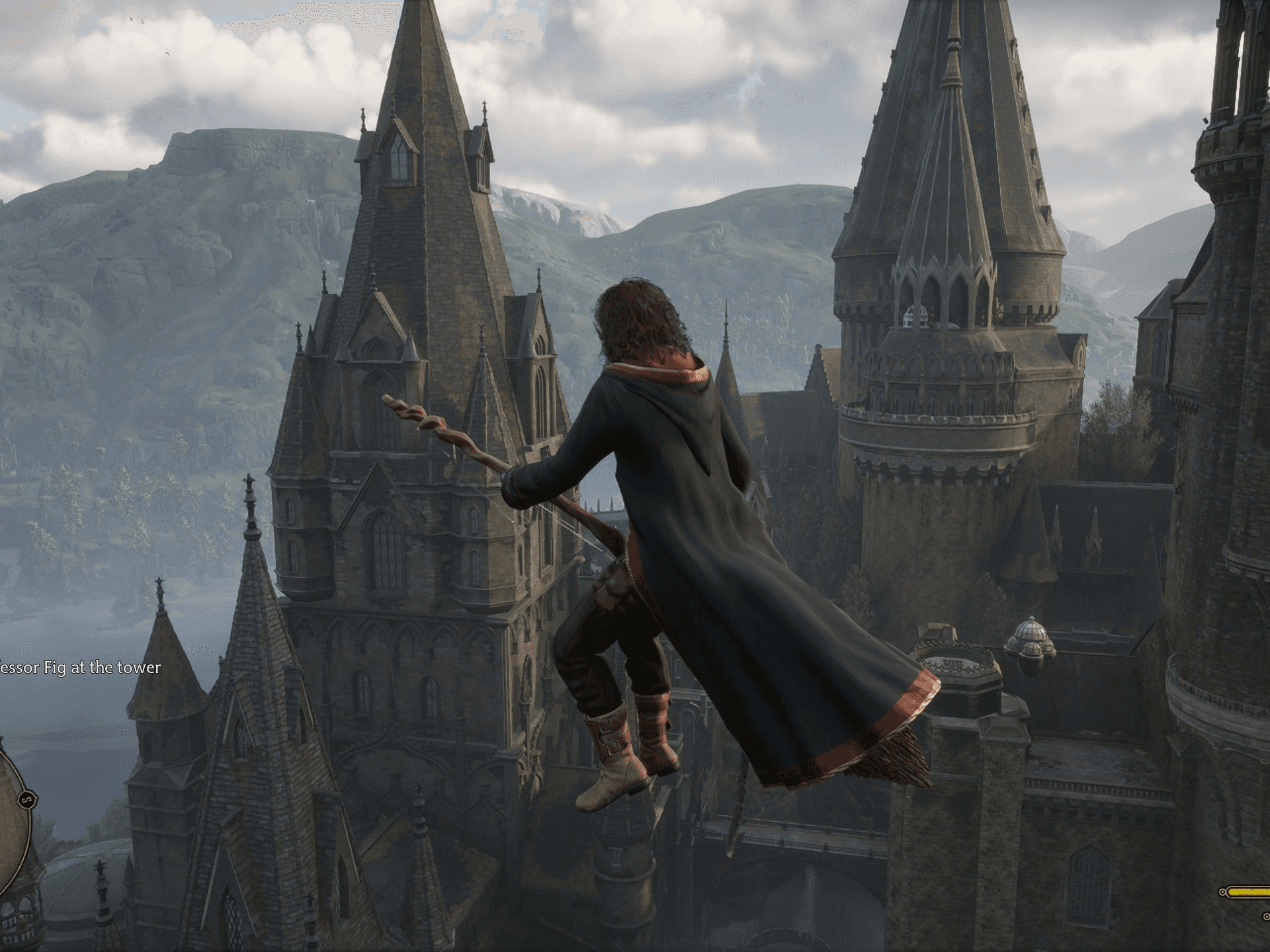Click the small circle left of the boost bar
This screenshot has width=1270, height=952.
tap(1223, 892)
